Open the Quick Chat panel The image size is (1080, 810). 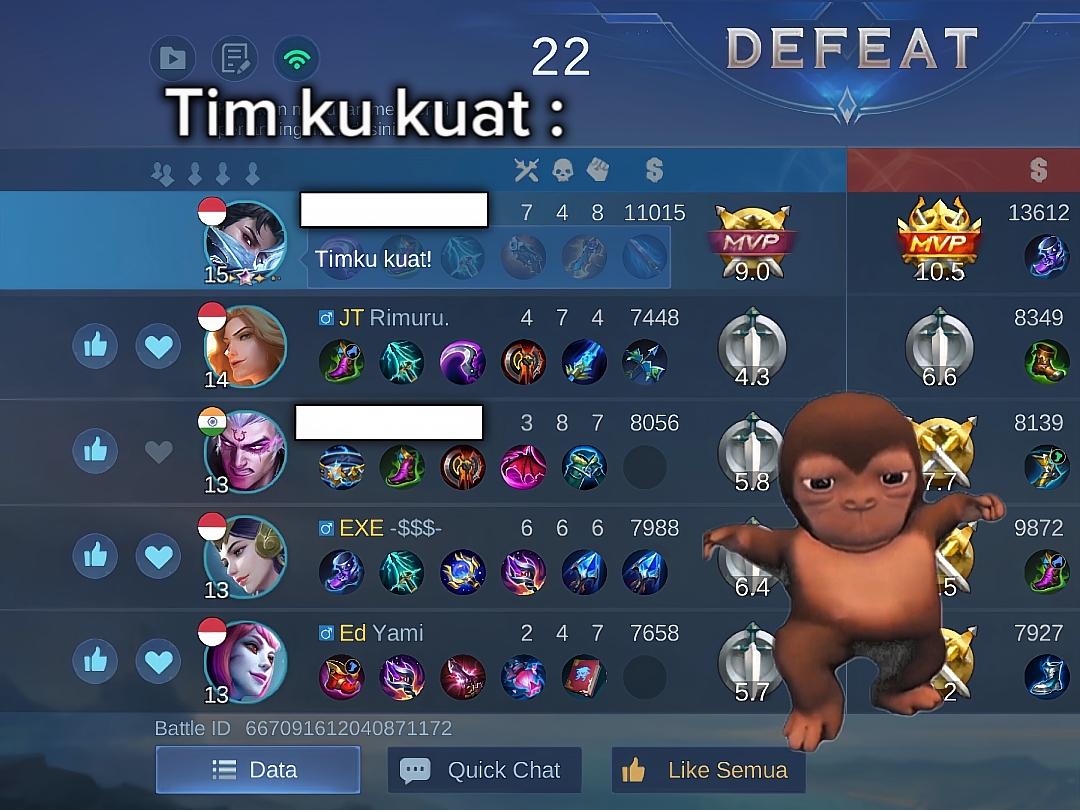[484, 770]
